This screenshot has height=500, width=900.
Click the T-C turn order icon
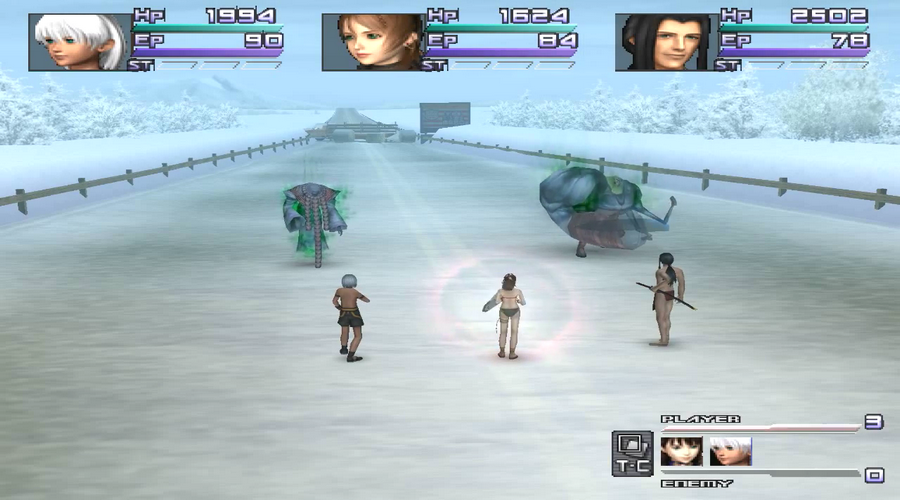[x=632, y=453]
